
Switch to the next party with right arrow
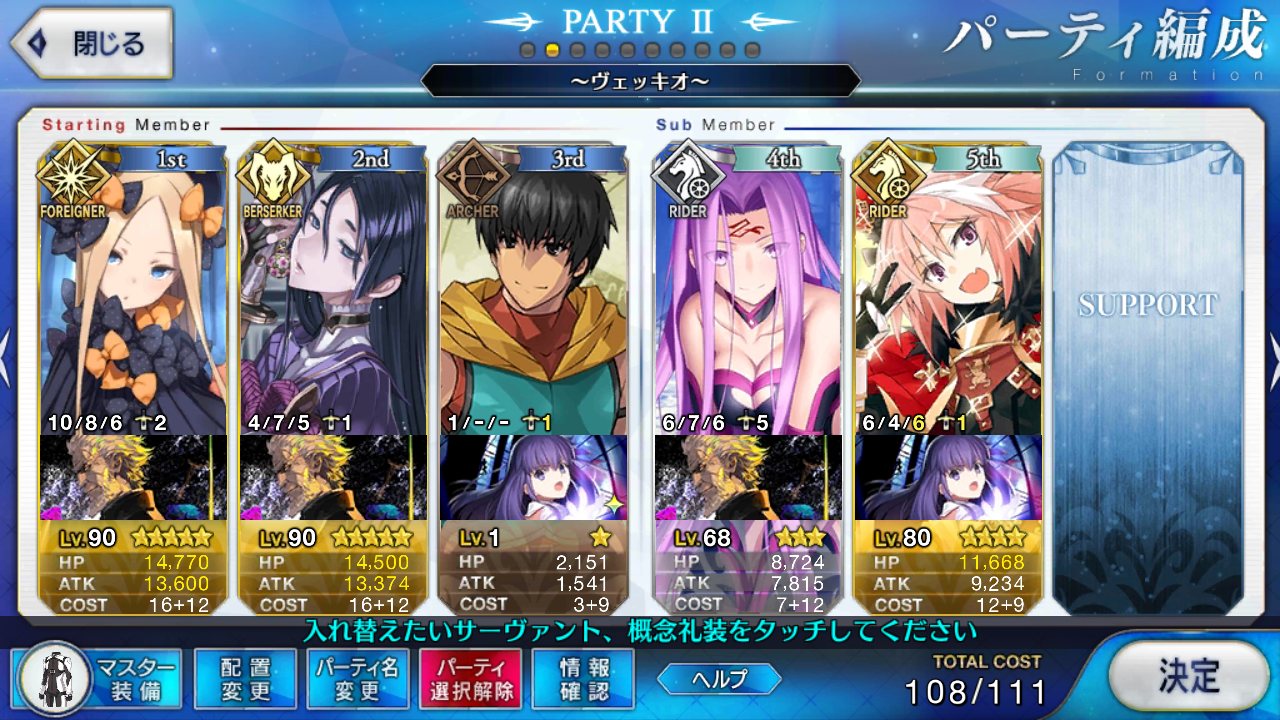coord(1272,360)
